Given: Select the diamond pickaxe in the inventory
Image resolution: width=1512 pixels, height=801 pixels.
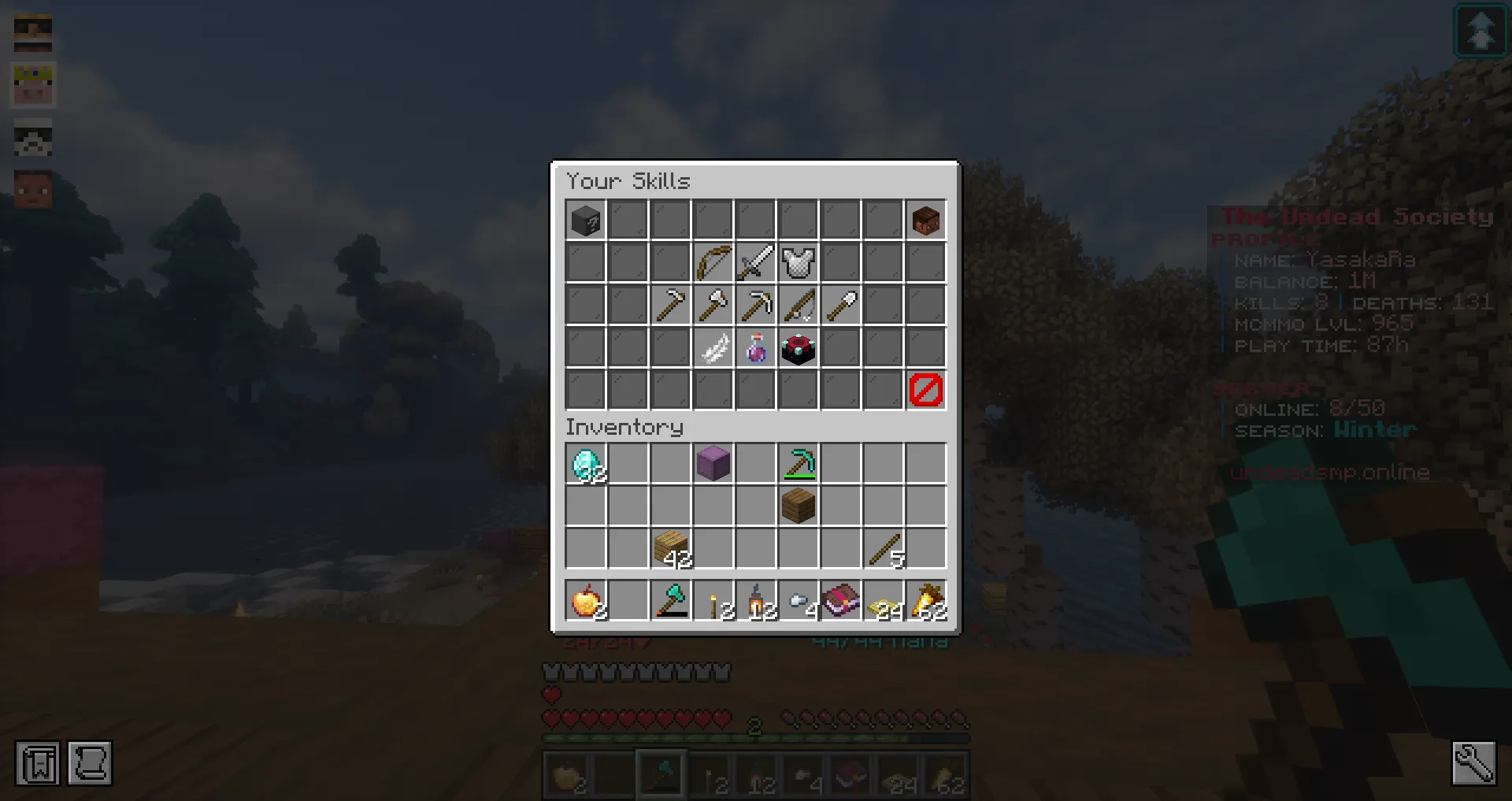Looking at the screenshot, I should click(799, 464).
